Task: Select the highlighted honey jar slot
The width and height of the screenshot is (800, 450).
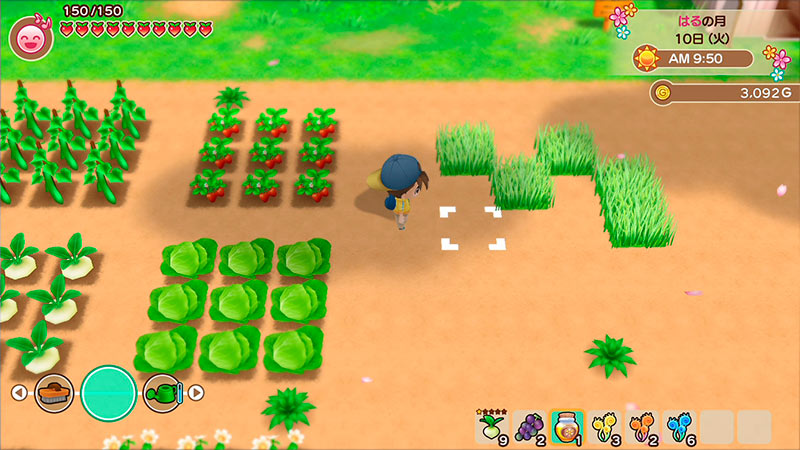Action: [x=568, y=427]
